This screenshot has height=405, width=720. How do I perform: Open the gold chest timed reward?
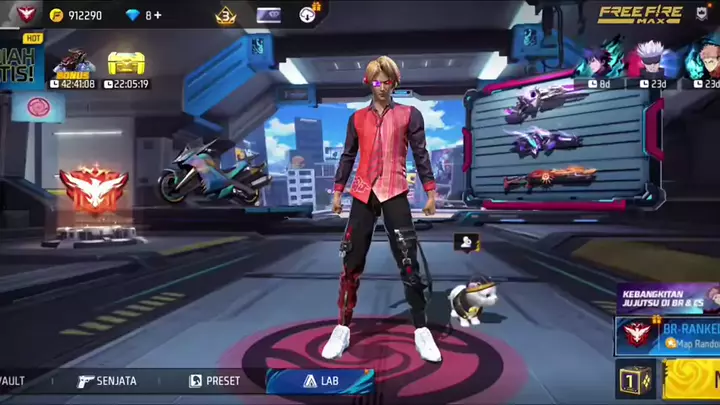(x=126, y=66)
